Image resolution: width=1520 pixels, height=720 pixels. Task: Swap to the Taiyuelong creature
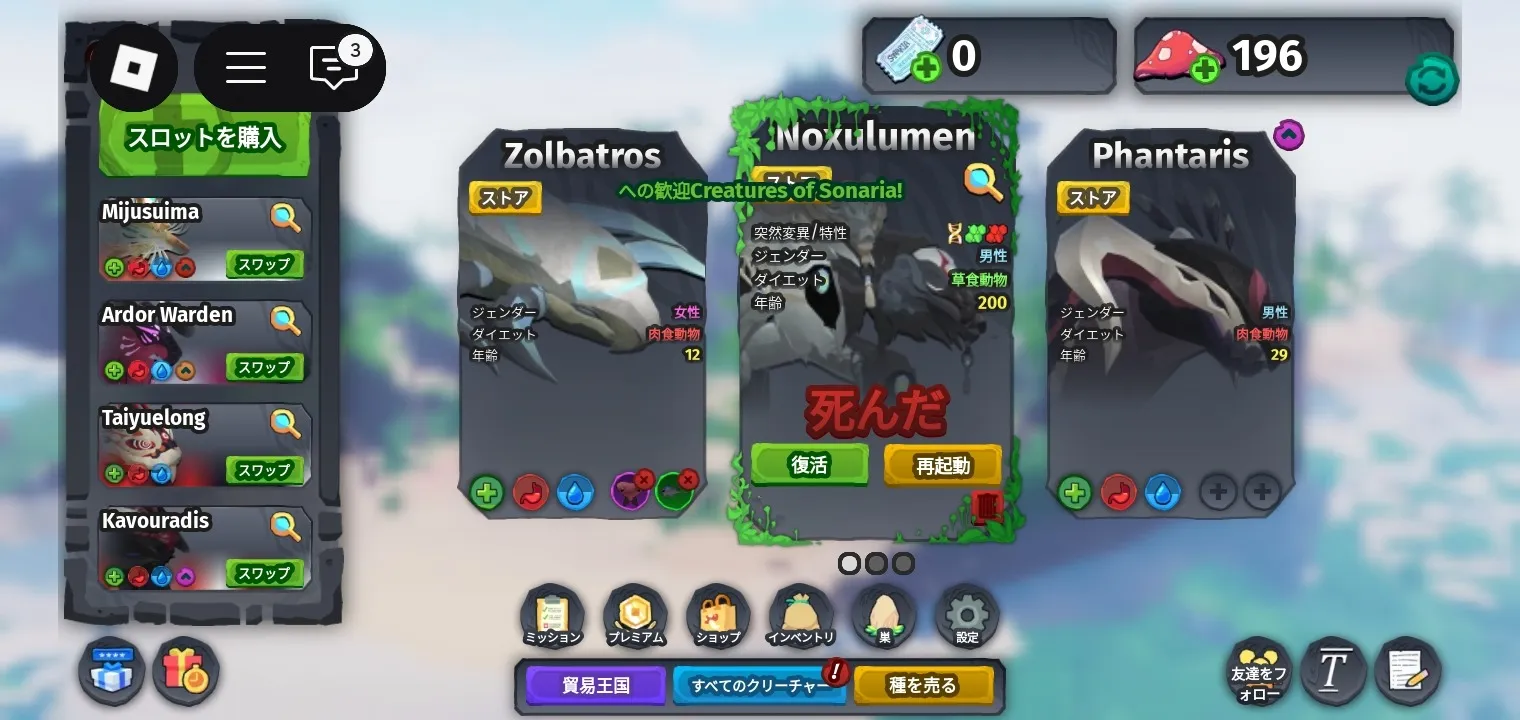pyautogui.click(x=264, y=470)
